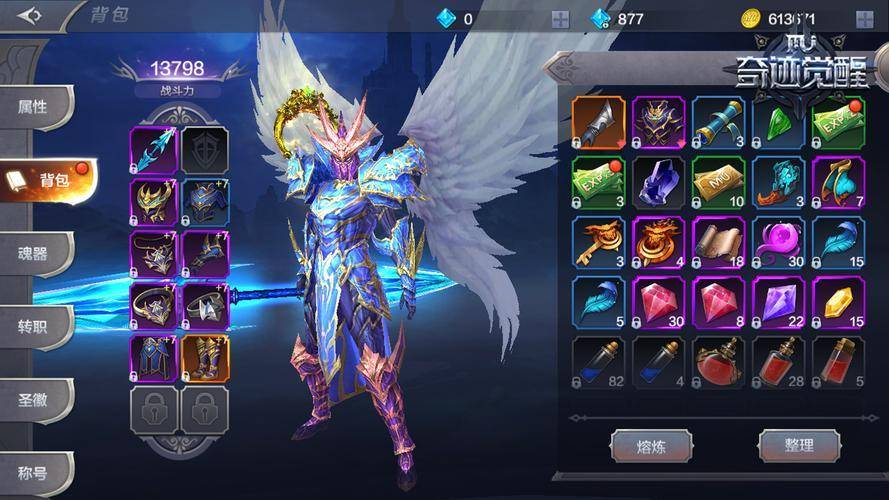Add gold coins with plus button

(x=864, y=18)
